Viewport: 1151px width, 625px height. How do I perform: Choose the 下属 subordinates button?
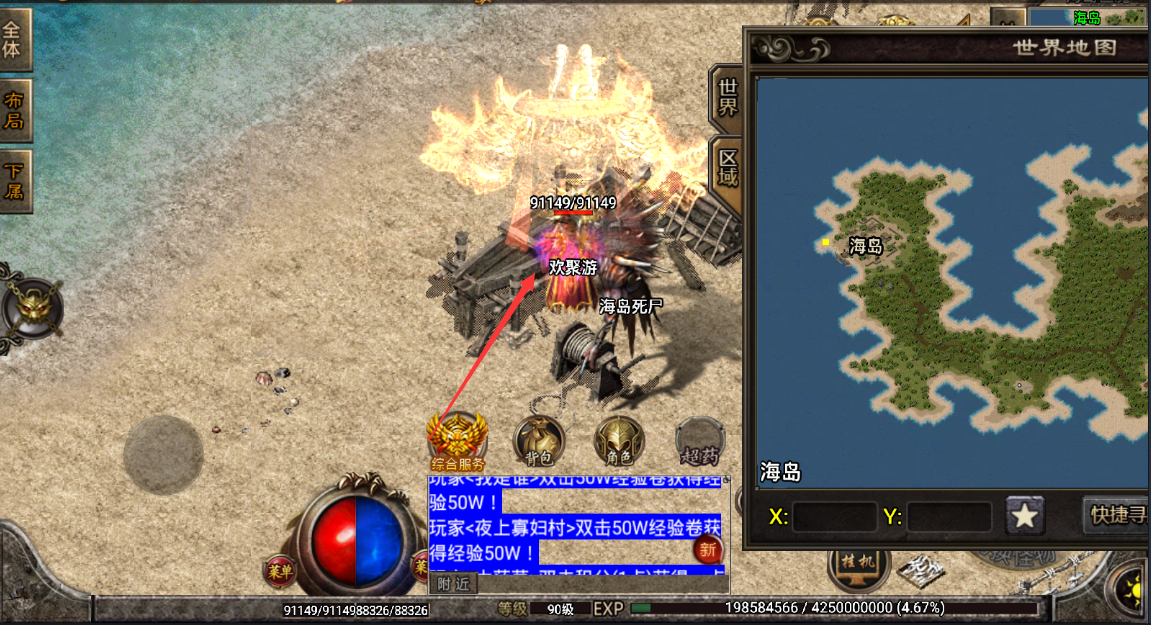pyautogui.click(x=15, y=181)
